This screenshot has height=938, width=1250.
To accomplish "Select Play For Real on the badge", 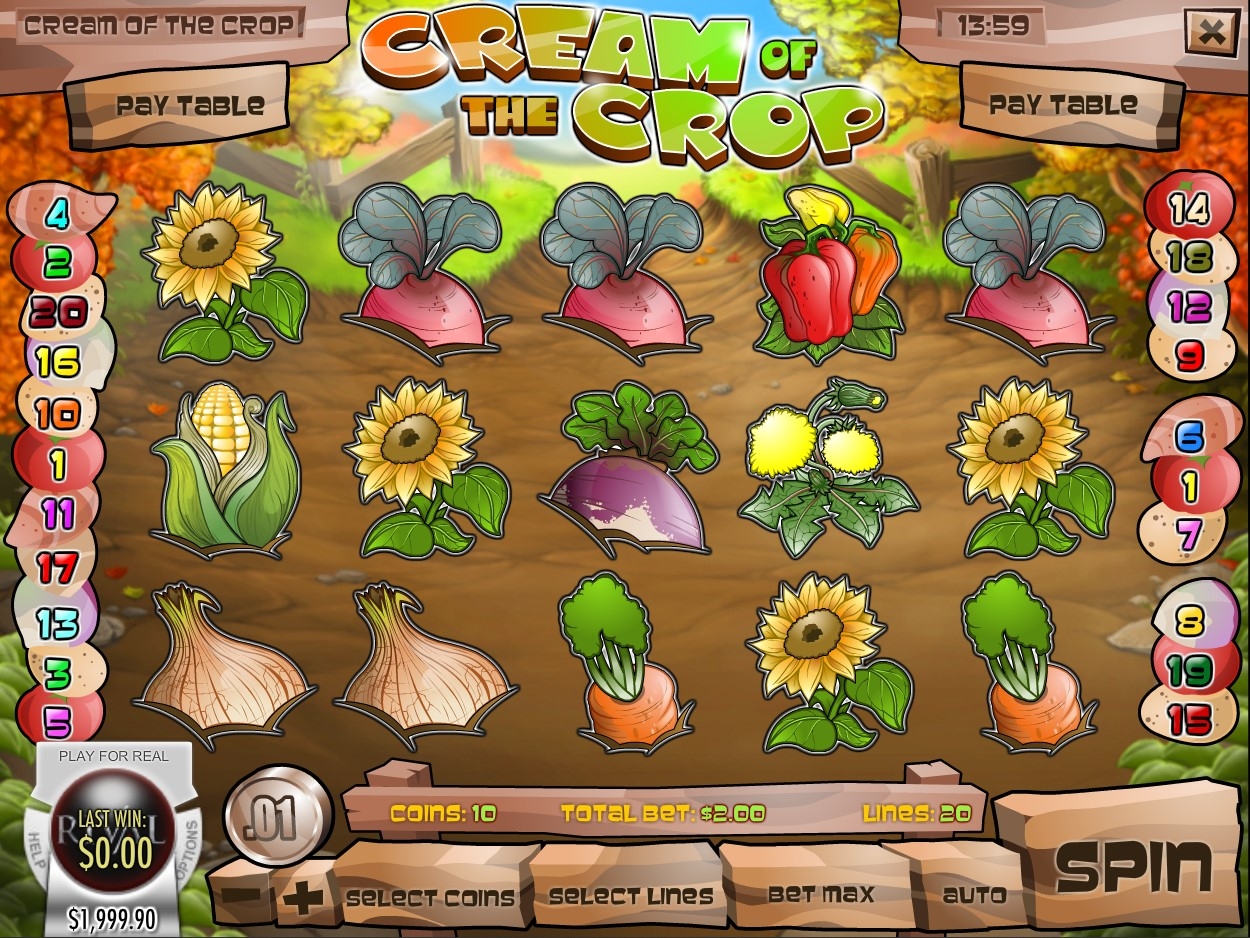I will (113, 756).
